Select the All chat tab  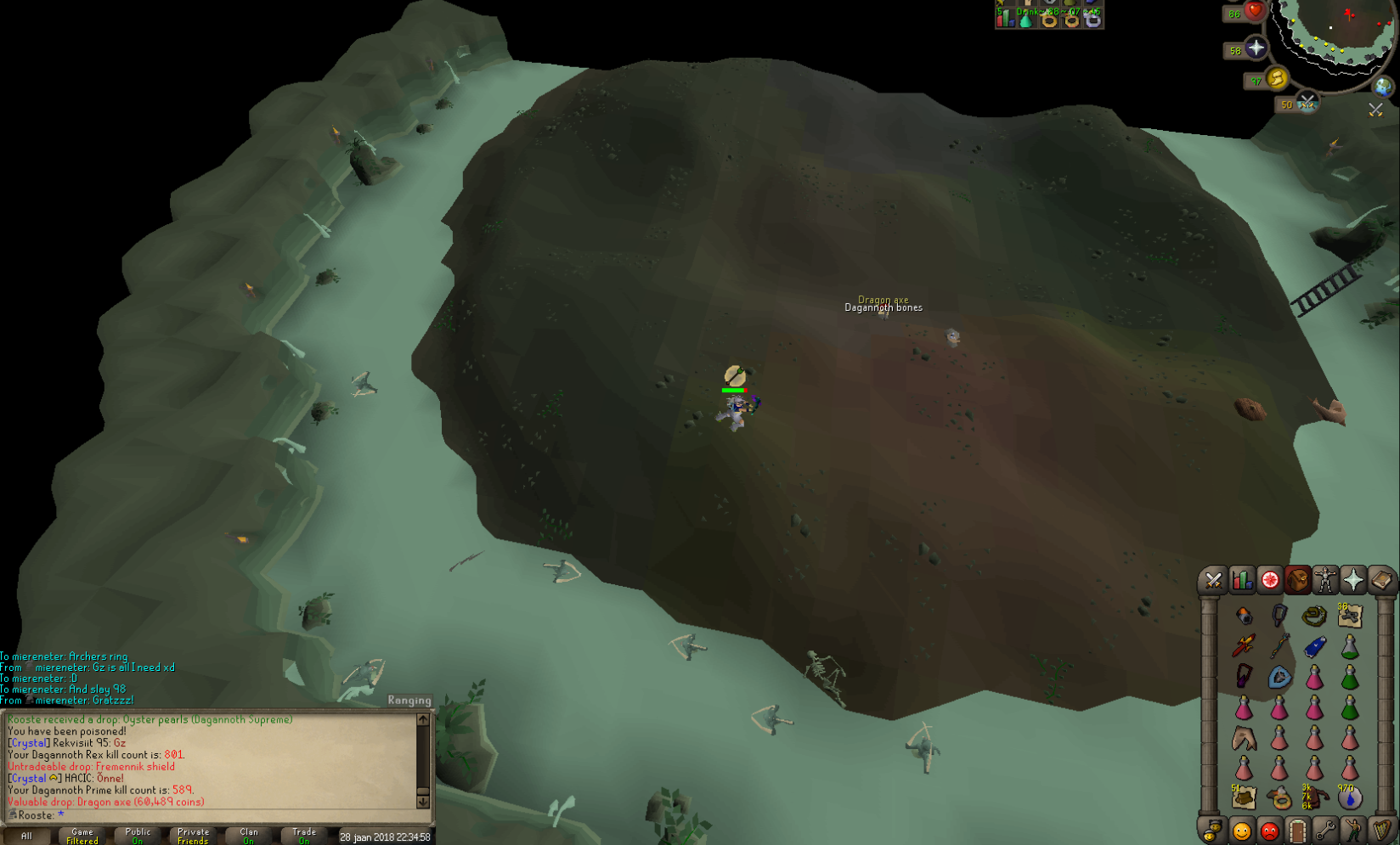25,836
